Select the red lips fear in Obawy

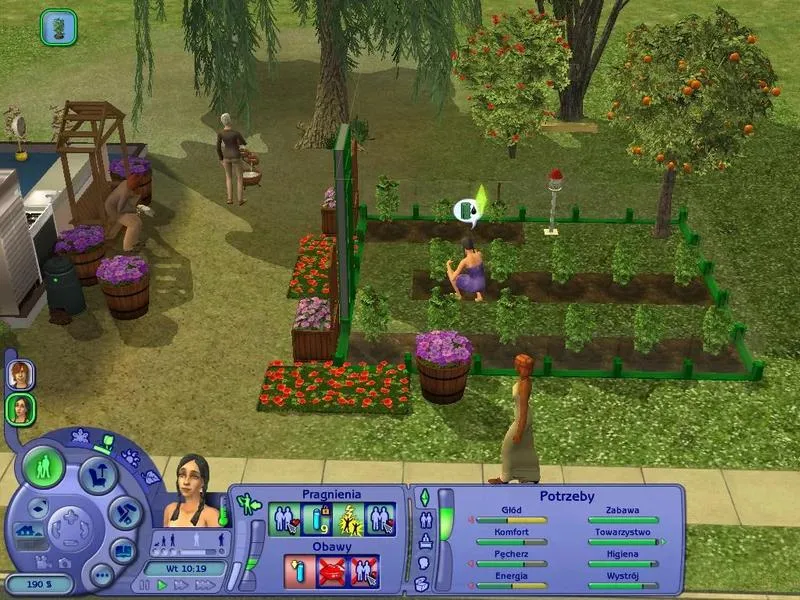click(x=332, y=569)
